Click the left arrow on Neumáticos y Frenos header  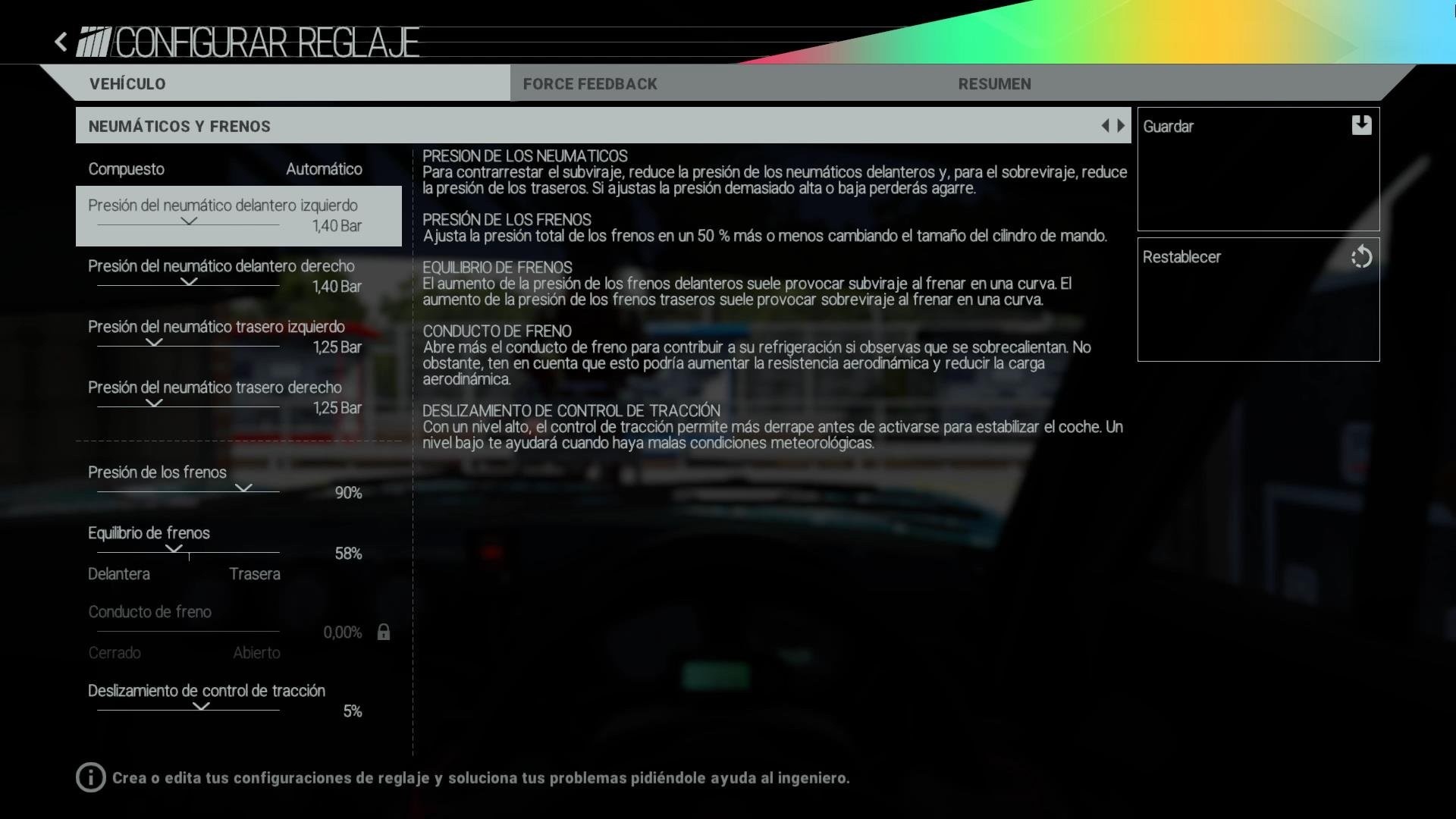[1106, 125]
